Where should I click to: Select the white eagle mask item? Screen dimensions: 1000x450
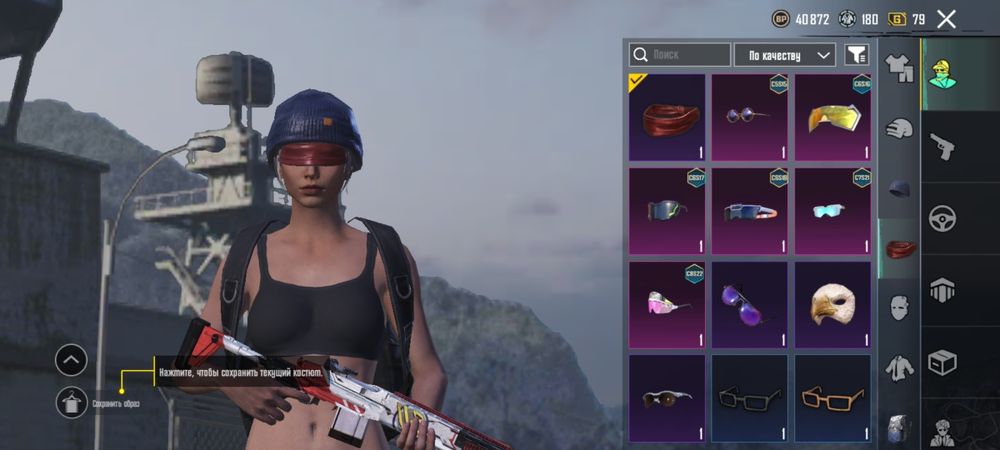coord(833,305)
